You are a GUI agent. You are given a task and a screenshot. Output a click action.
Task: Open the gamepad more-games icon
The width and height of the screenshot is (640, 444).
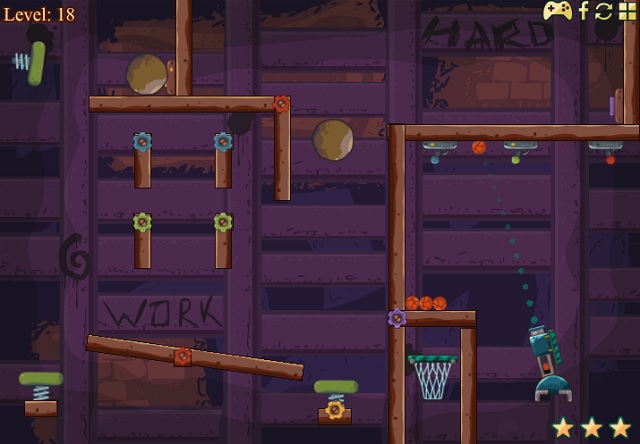[557, 11]
